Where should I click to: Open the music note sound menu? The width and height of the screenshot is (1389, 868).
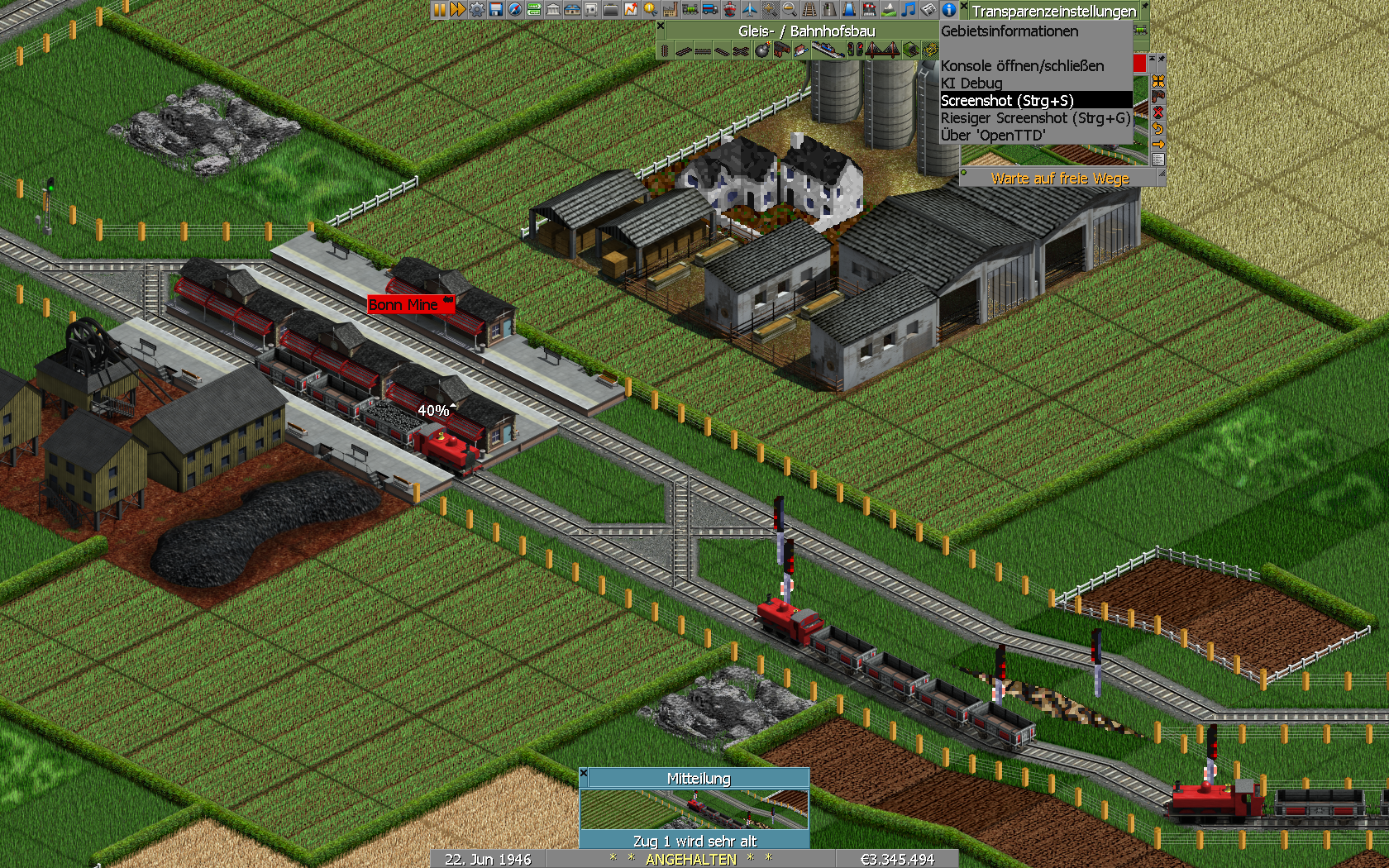[x=909, y=10]
